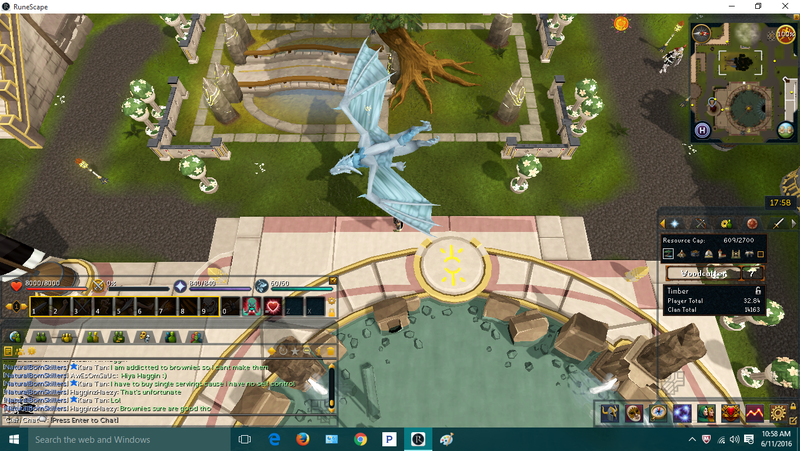Open the red heart Extras menu
Viewport: 800px width, 451px height.
point(730,413)
